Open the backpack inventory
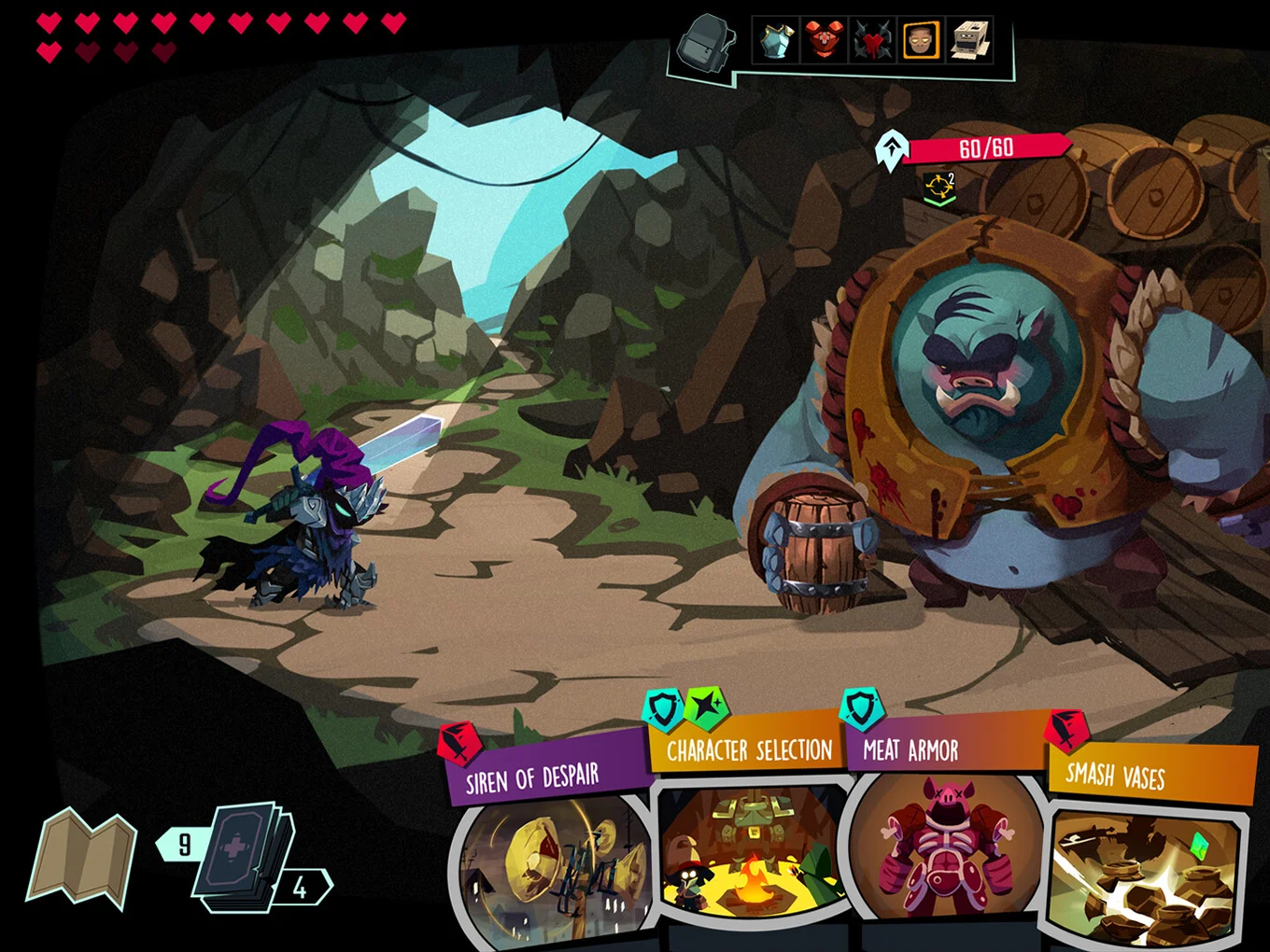 708,42
